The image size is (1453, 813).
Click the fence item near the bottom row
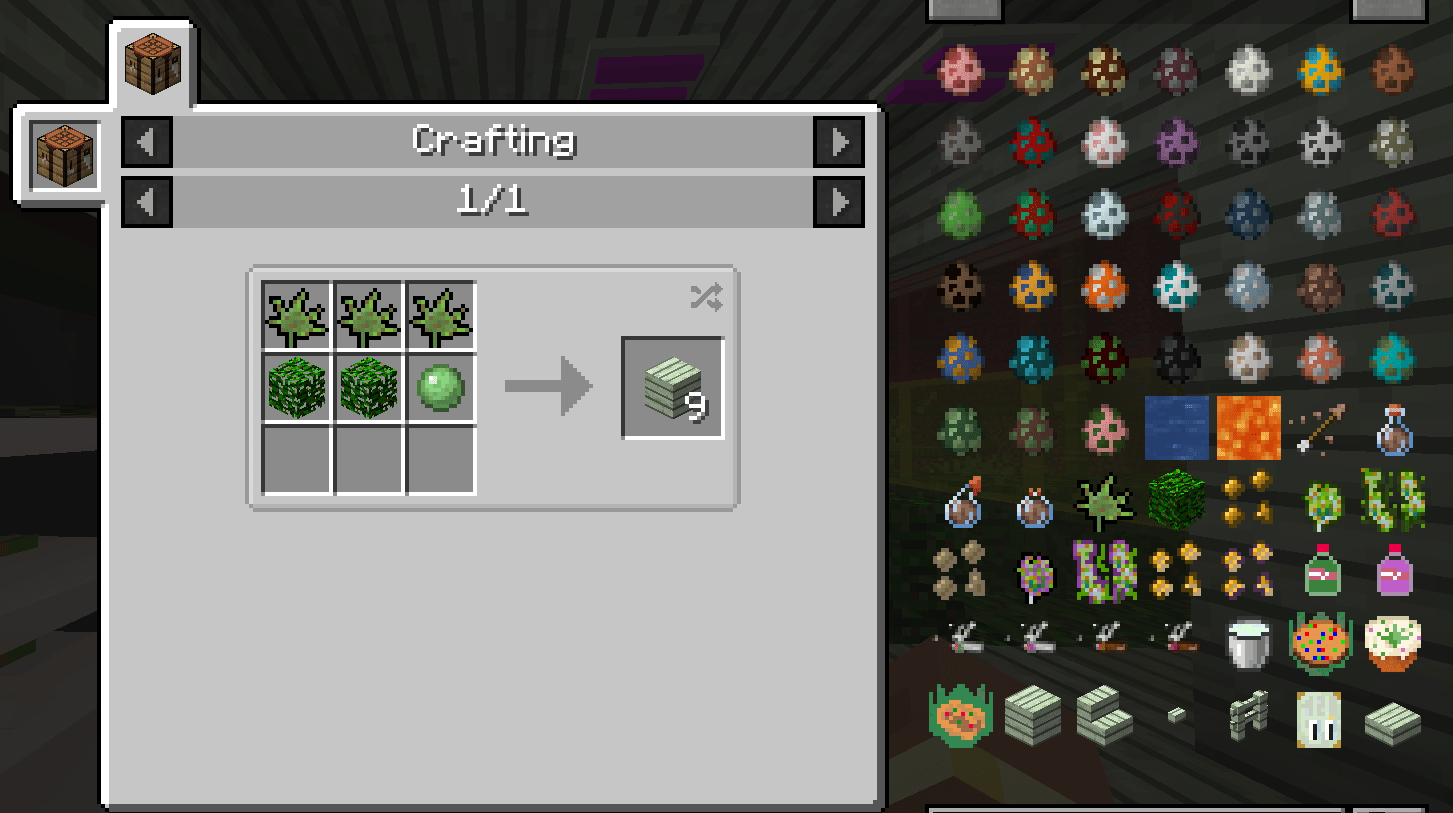[x=1248, y=718]
